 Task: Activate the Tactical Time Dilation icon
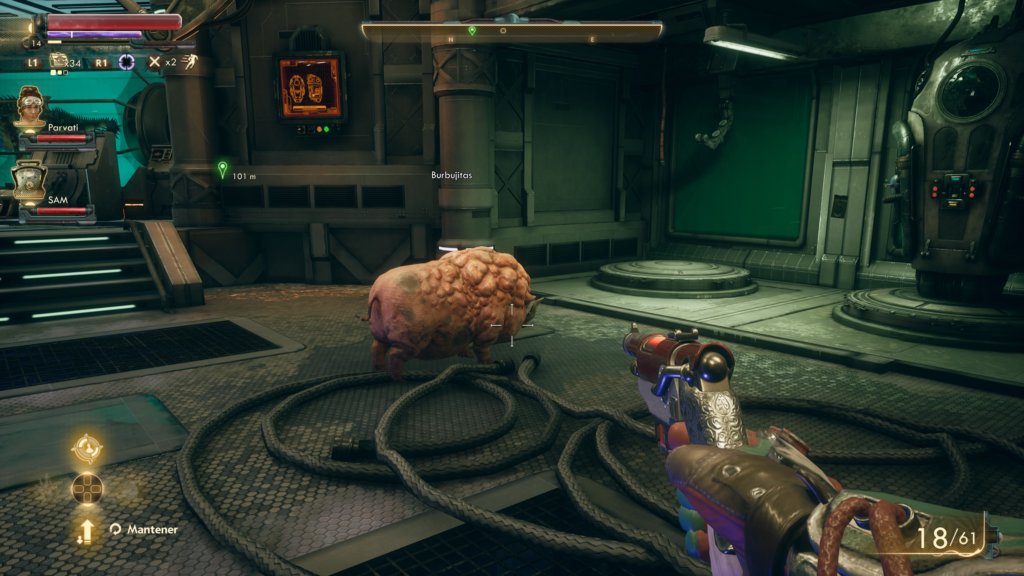tap(127, 62)
